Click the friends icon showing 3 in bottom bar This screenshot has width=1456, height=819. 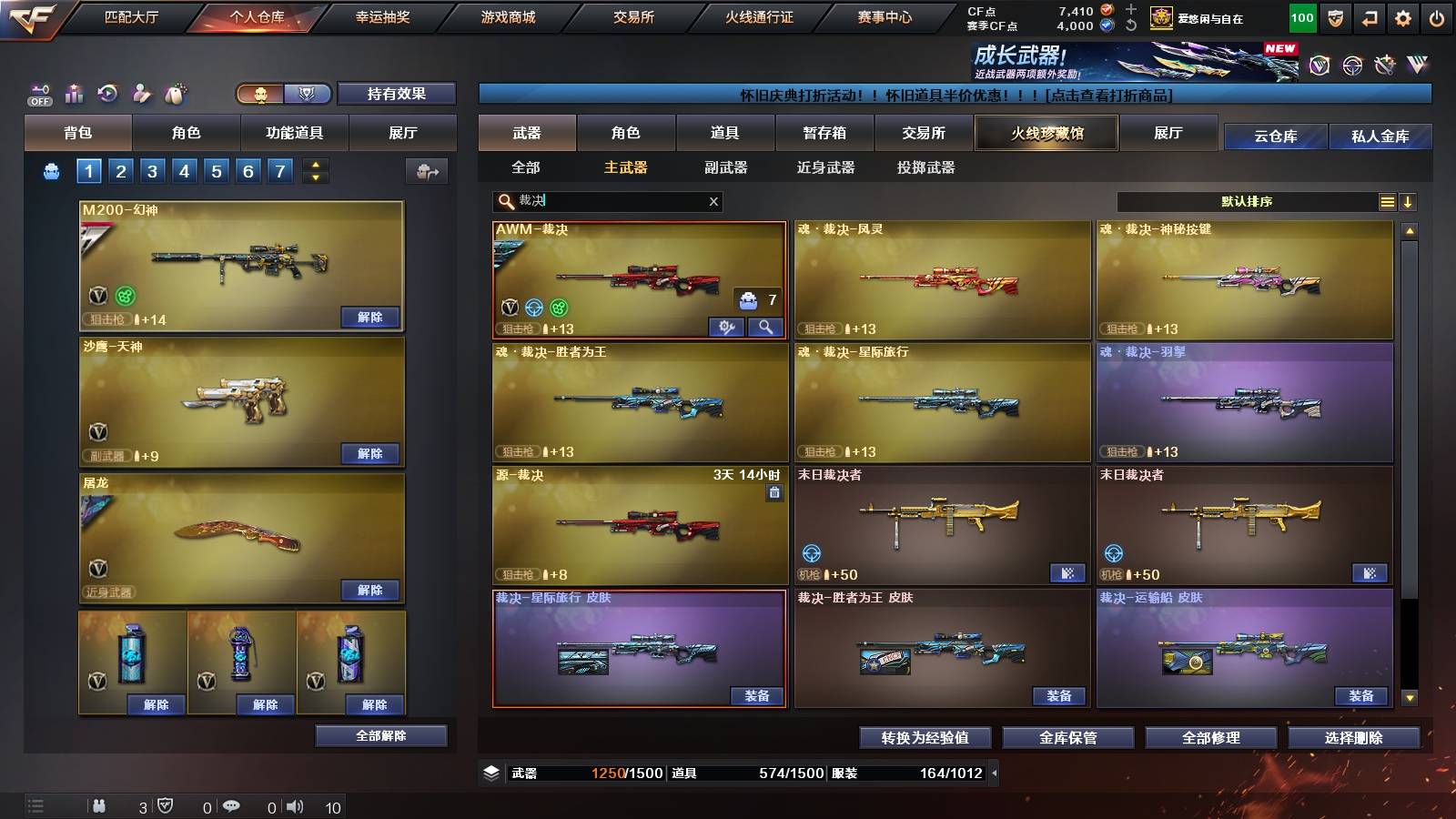click(x=97, y=805)
